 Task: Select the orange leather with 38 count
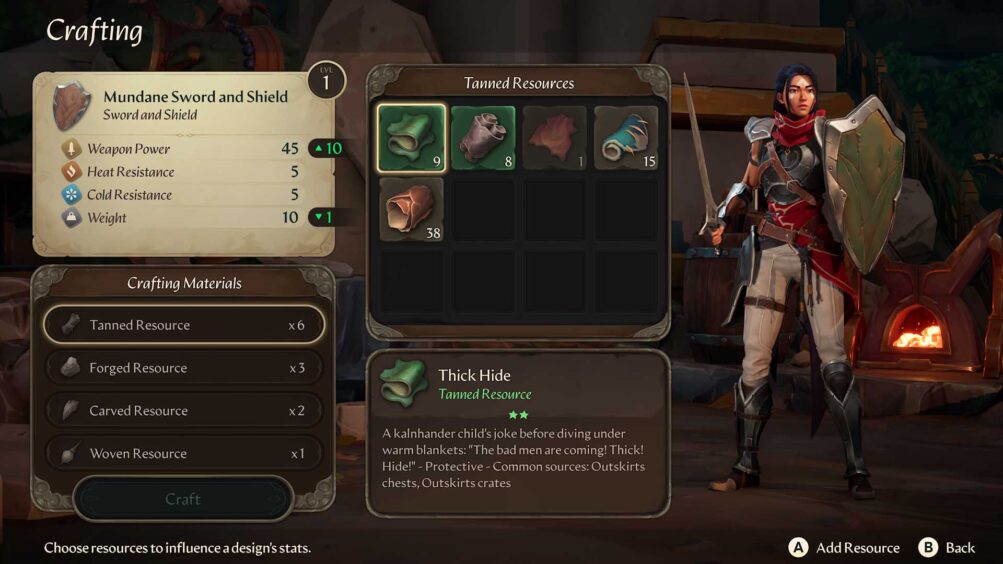coord(412,209)
